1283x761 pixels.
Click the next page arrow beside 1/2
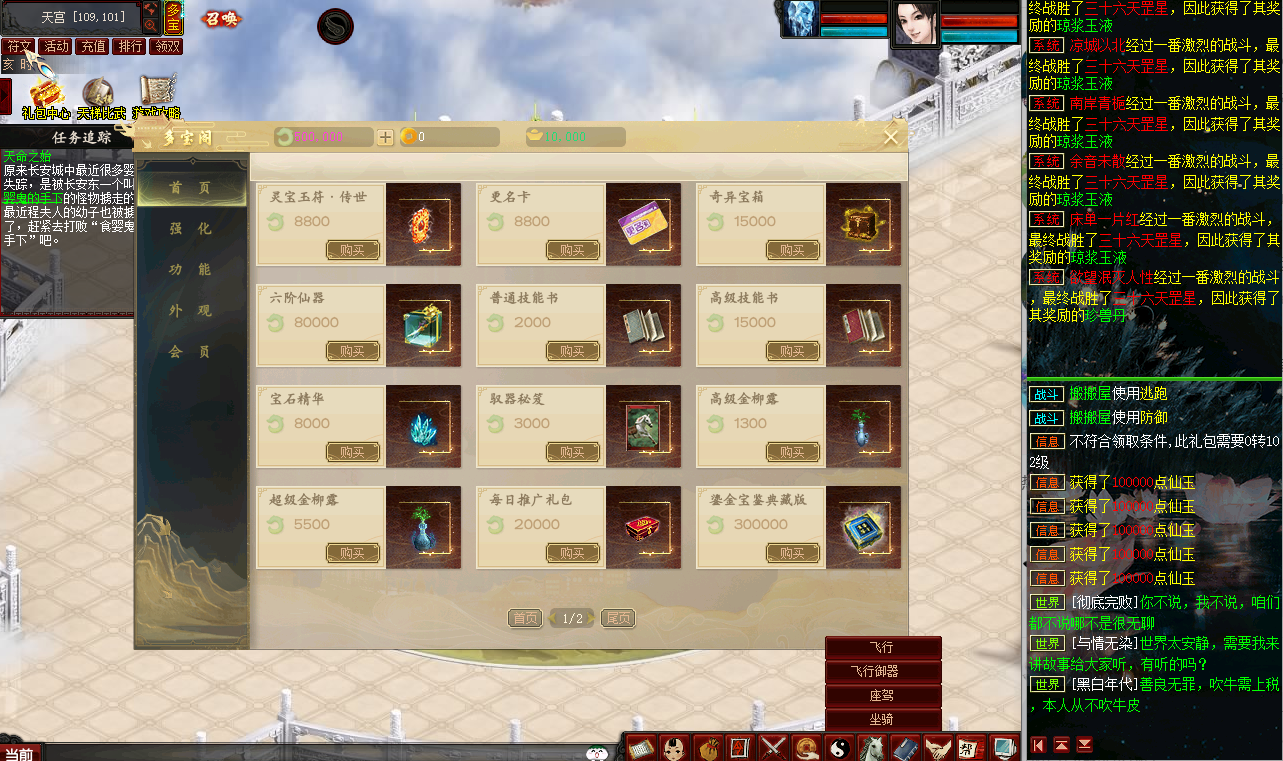(x=590, y=618)
